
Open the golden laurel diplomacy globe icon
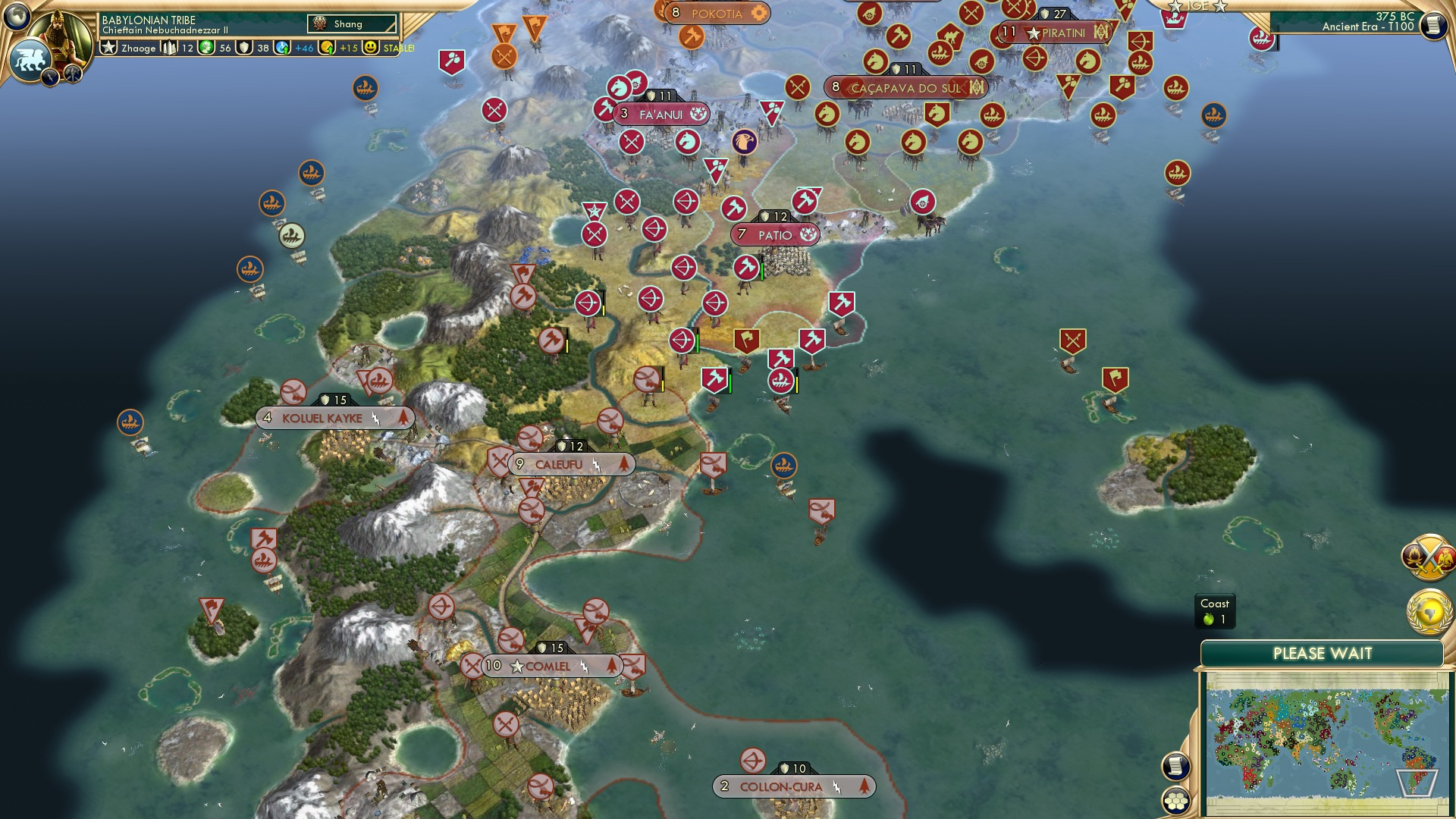tap(1428, 611)
